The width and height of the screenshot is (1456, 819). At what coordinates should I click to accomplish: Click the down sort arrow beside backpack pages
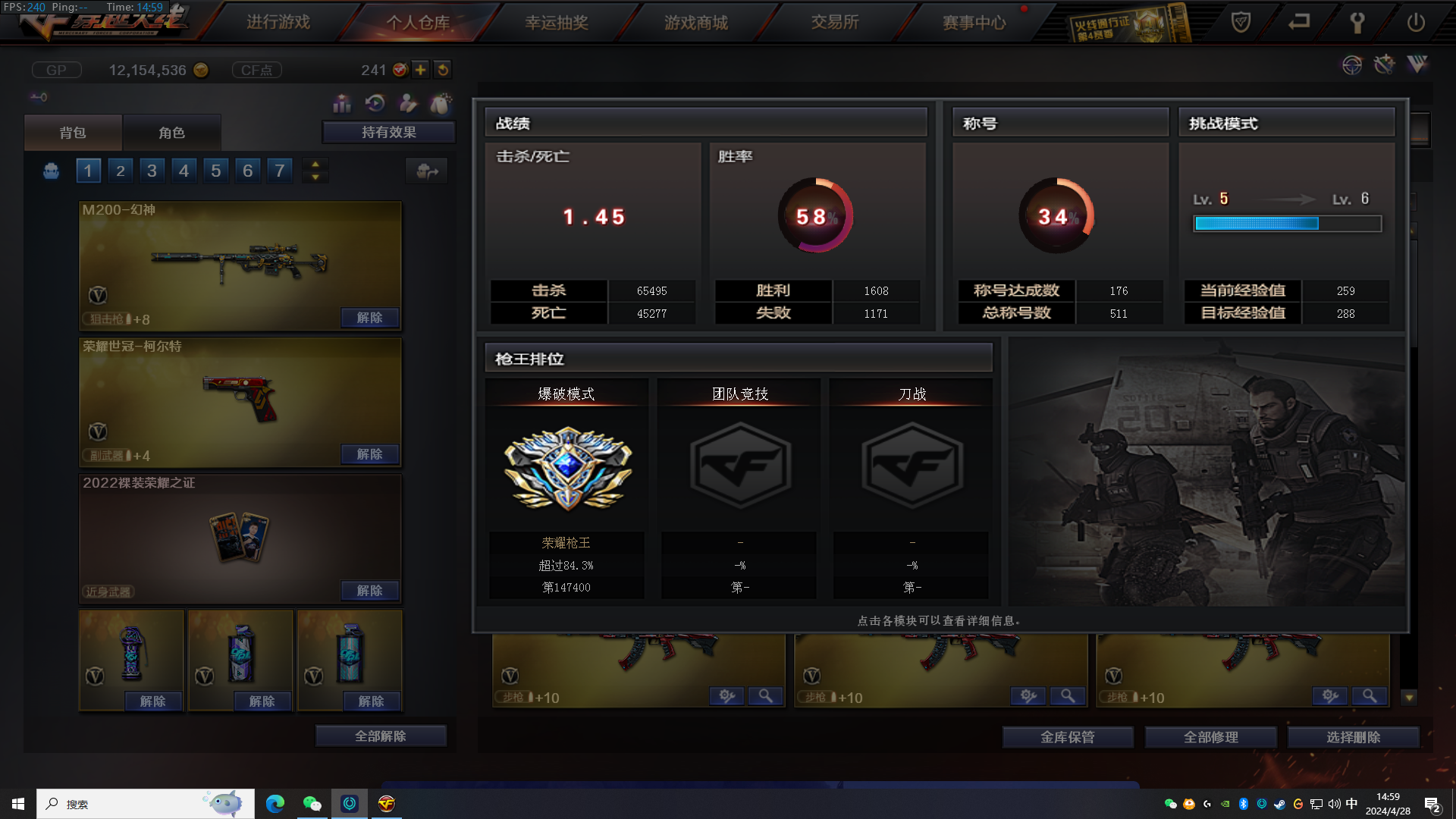point(315,176)
